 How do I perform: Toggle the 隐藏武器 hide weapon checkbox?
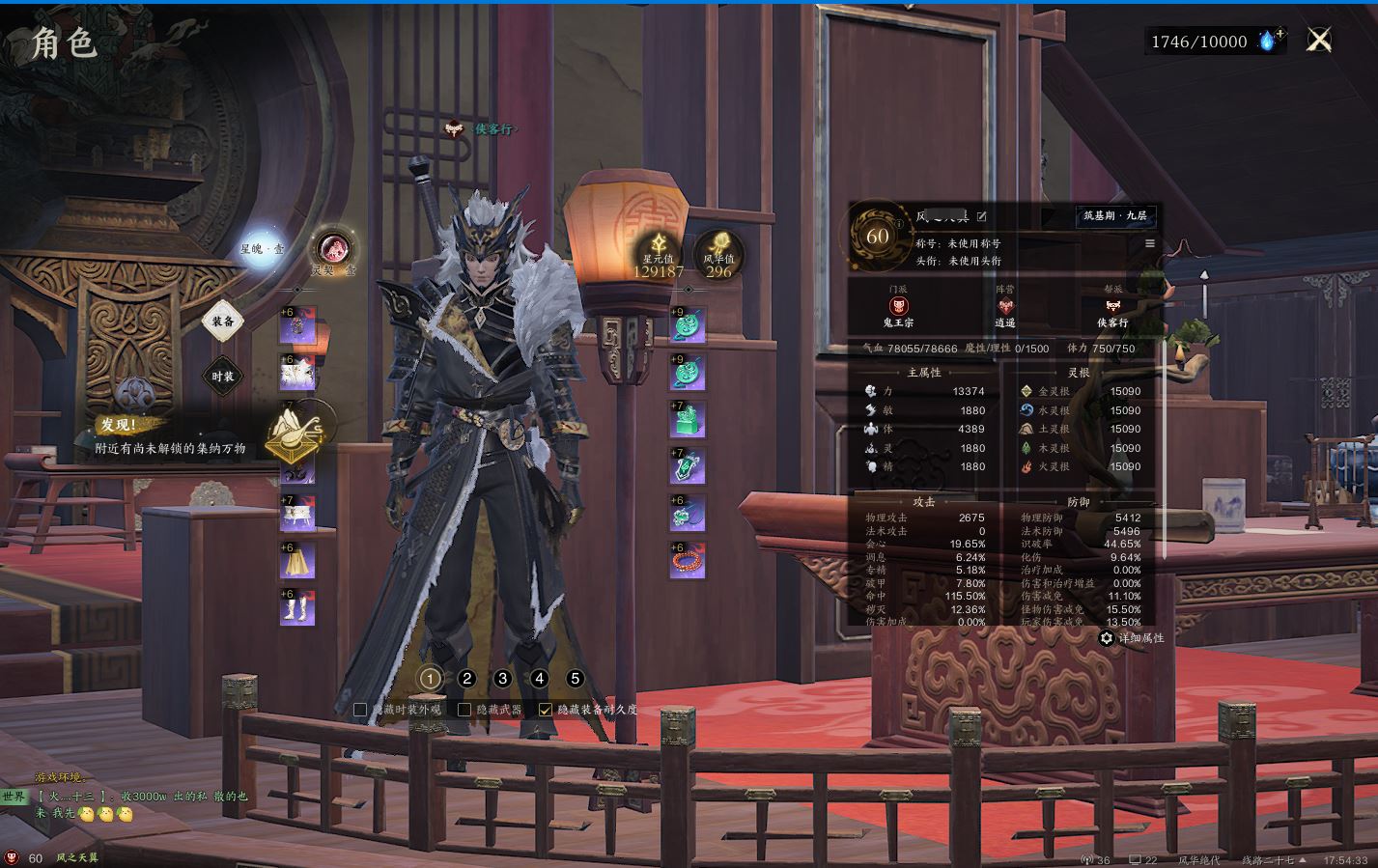(464, 710)
